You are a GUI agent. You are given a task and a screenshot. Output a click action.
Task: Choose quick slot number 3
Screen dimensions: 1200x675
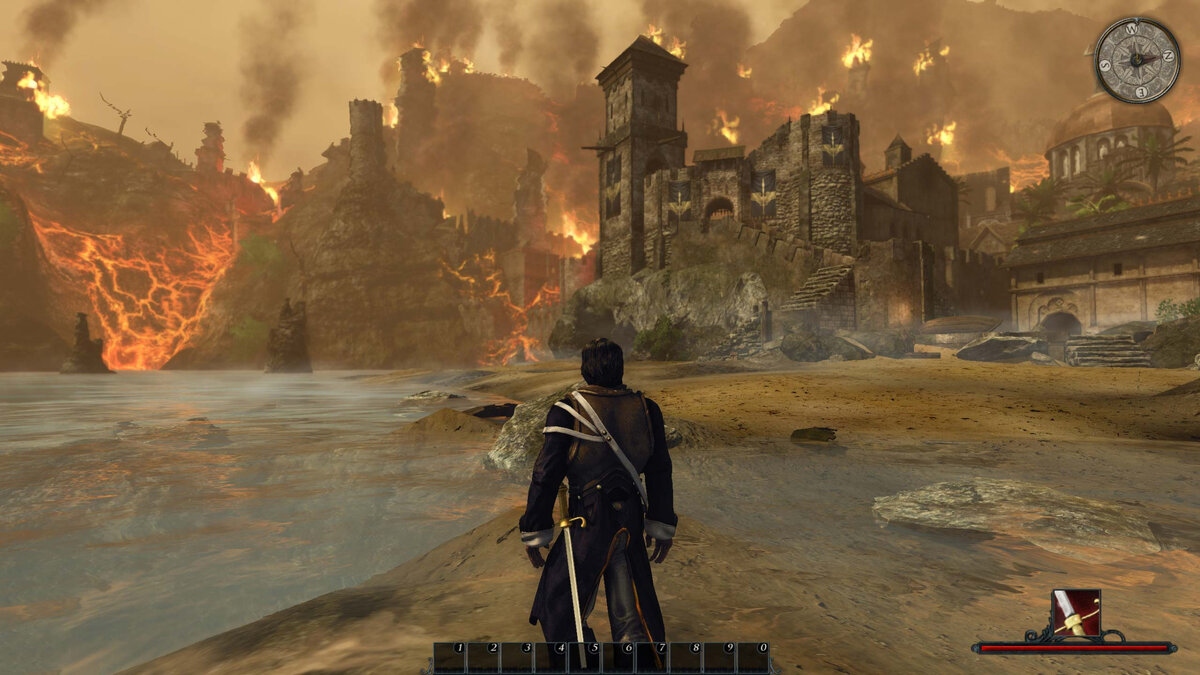tap(517, 657)
